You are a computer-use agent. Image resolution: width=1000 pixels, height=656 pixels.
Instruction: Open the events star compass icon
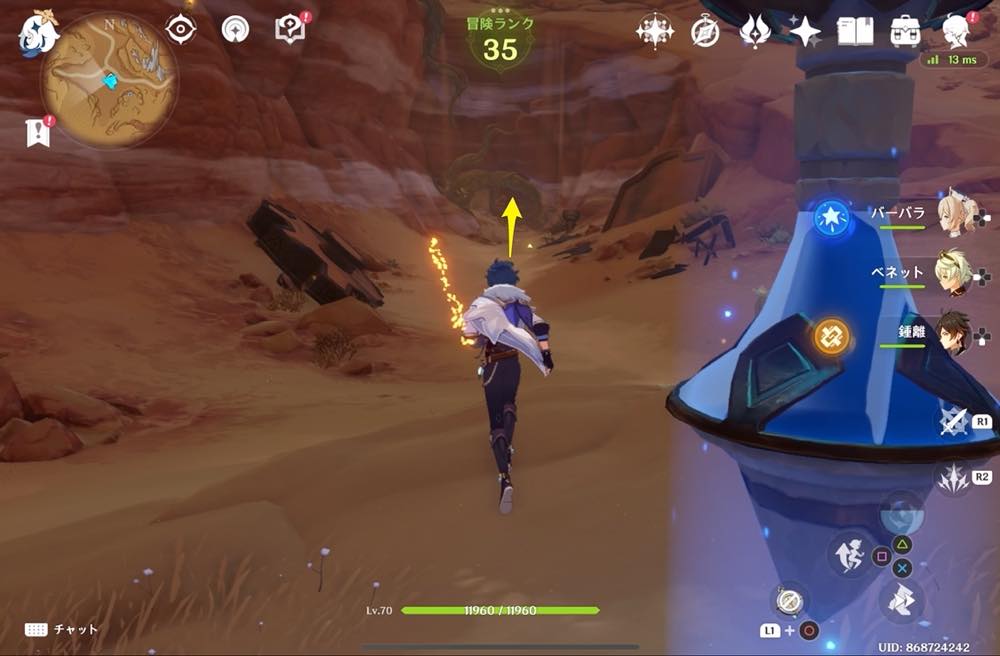click(655, 32)
